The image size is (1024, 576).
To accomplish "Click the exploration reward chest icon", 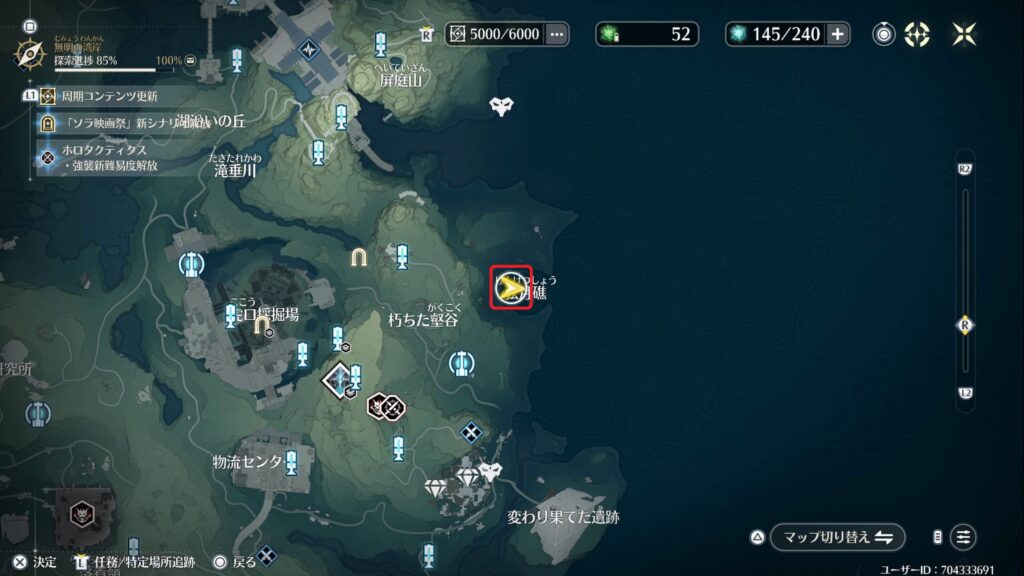I will (x=191, y=62).
